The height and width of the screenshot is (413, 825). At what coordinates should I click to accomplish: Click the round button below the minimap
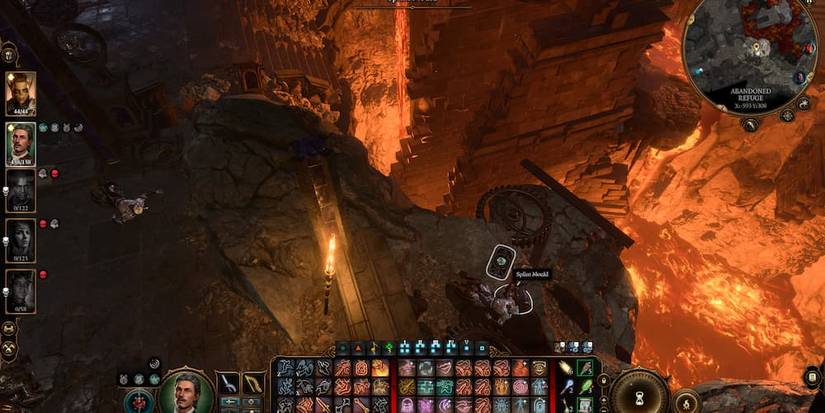tap(750, 124)
